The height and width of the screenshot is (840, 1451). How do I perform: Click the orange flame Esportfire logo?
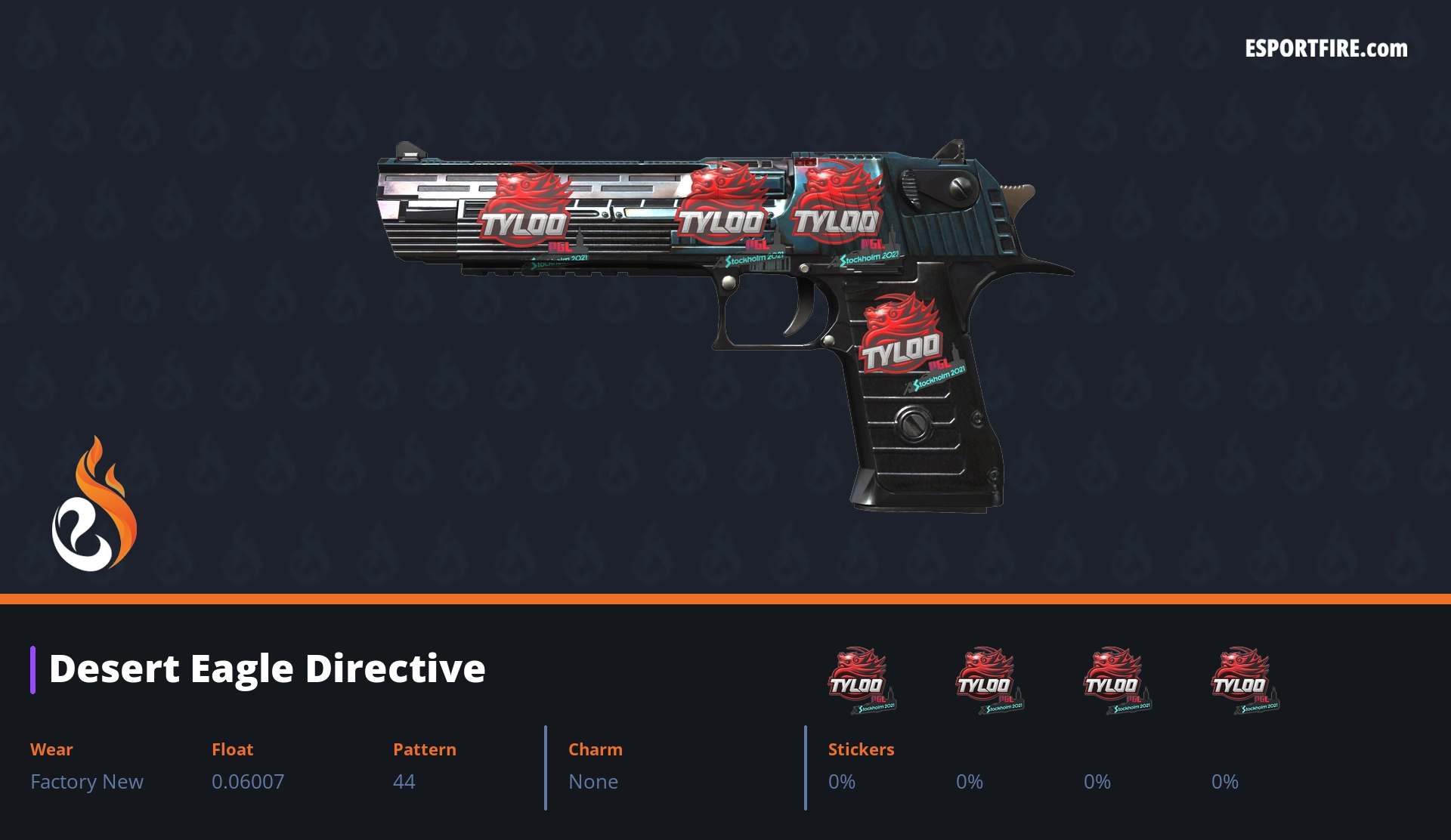[94, 506]
